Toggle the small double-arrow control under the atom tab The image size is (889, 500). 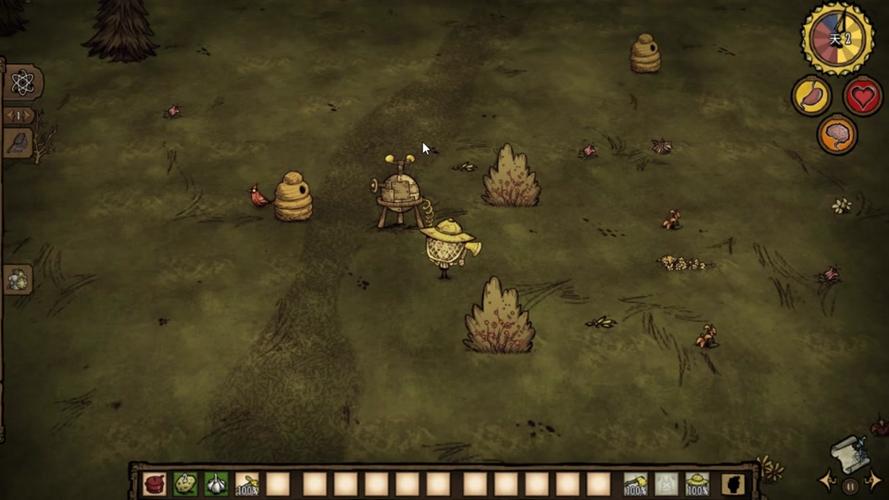(x=20, y=114)
